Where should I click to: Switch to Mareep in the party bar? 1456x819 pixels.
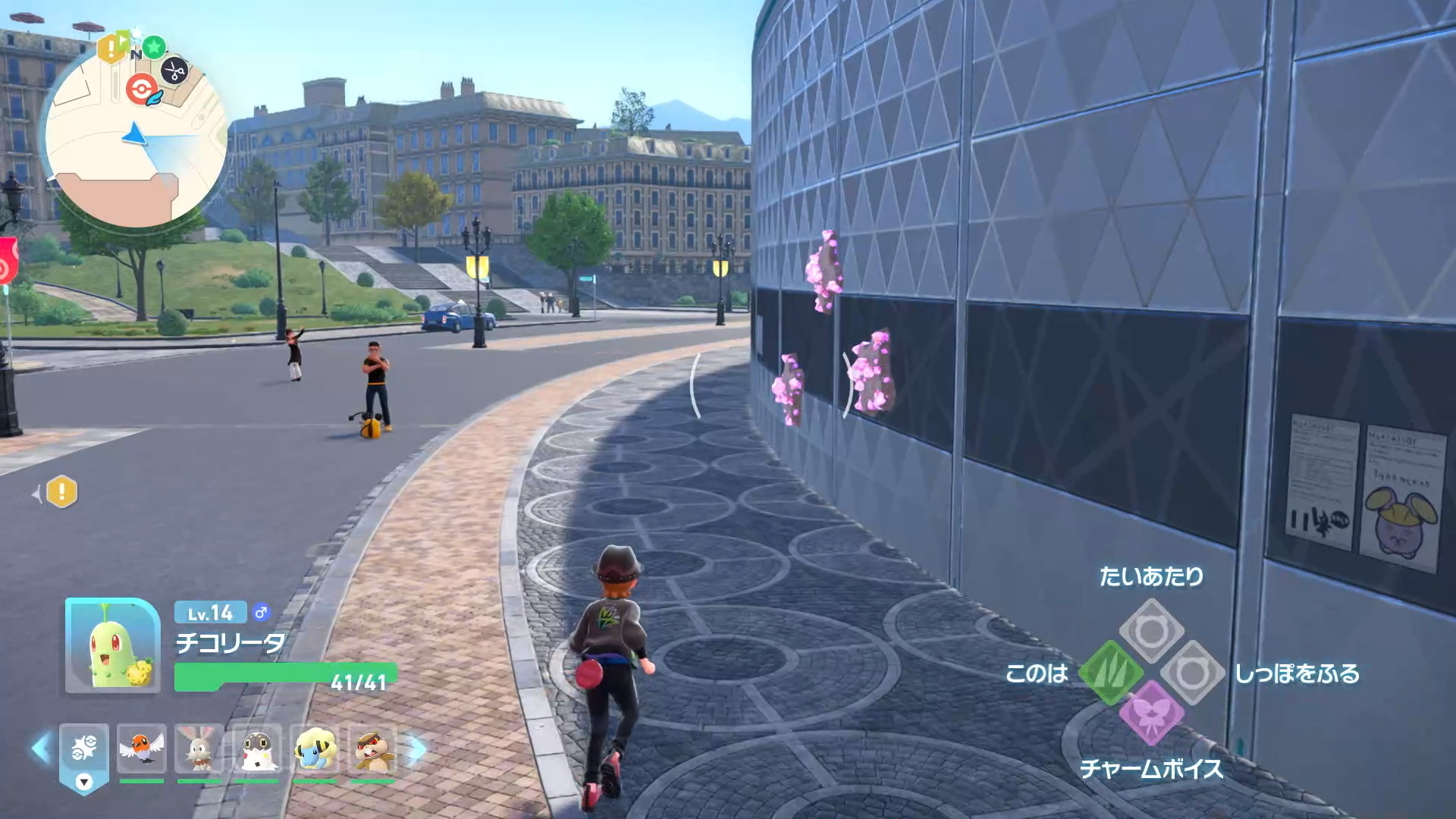[315, 749]
